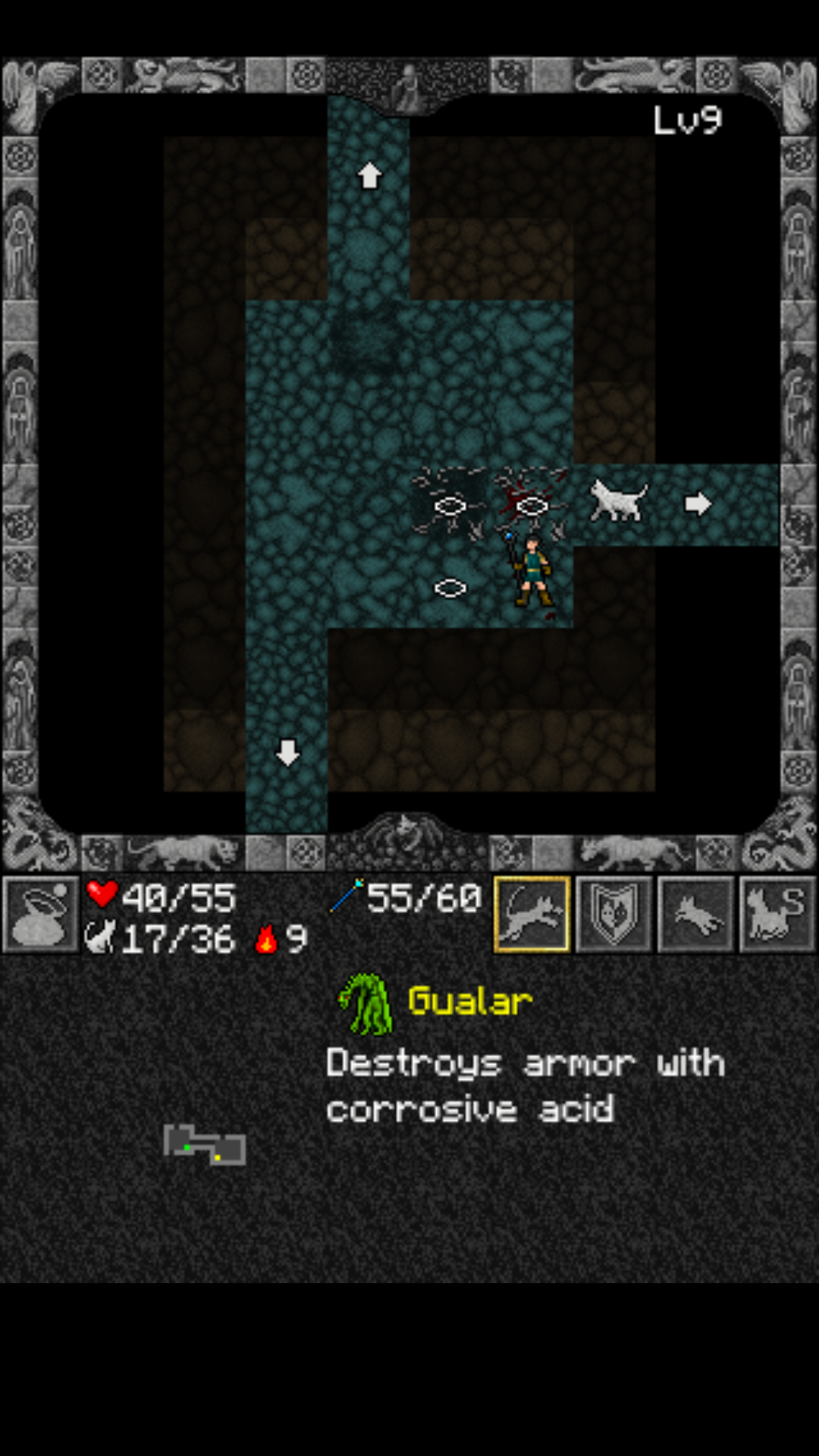Tap the right arrow exit marker

pyautogui.click(x=698, y=504)
